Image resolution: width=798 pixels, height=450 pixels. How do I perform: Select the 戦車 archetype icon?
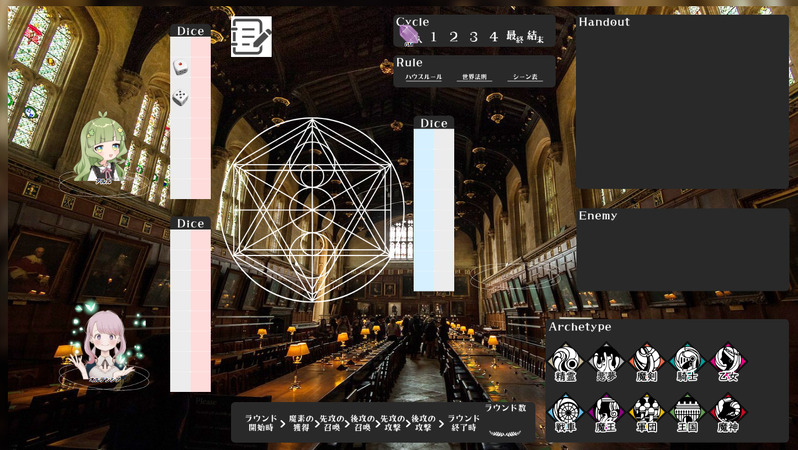click(566, 412)
